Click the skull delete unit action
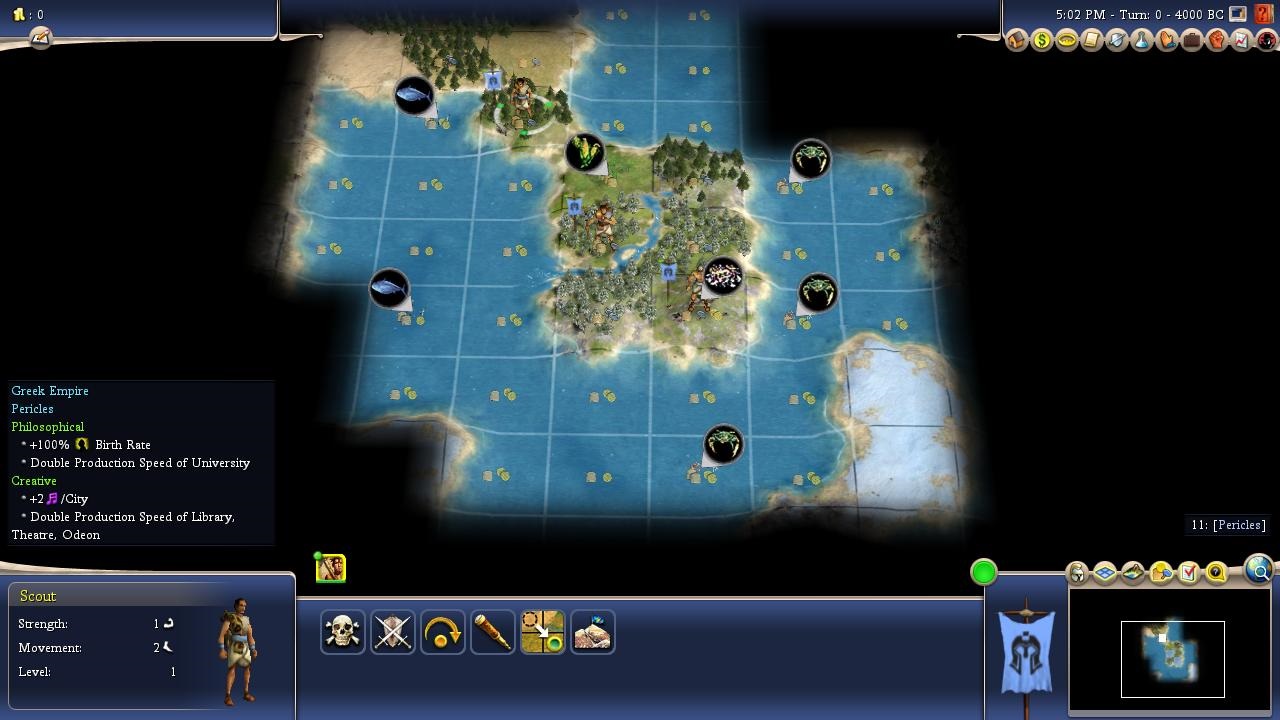The width and height of the screenshot is (1280, 720). (343, 632)
